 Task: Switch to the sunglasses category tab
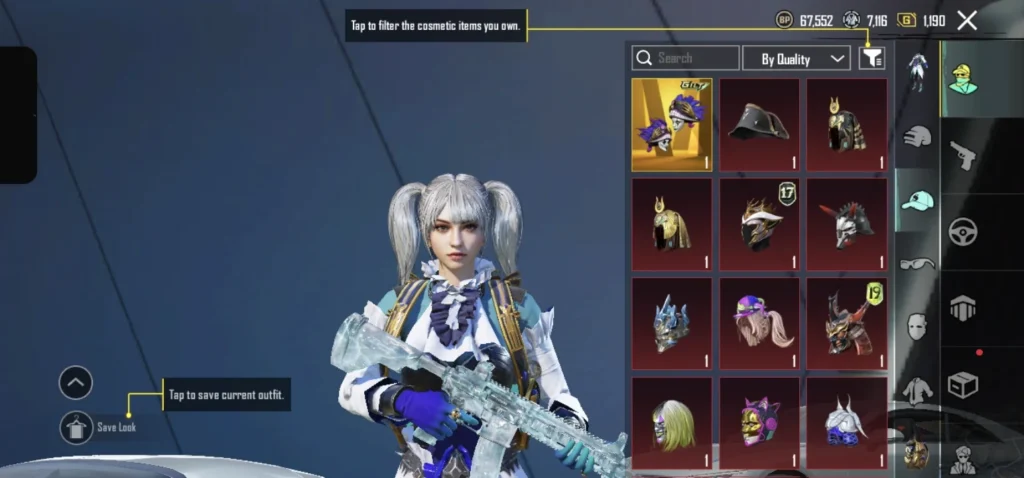pos(917,264)
